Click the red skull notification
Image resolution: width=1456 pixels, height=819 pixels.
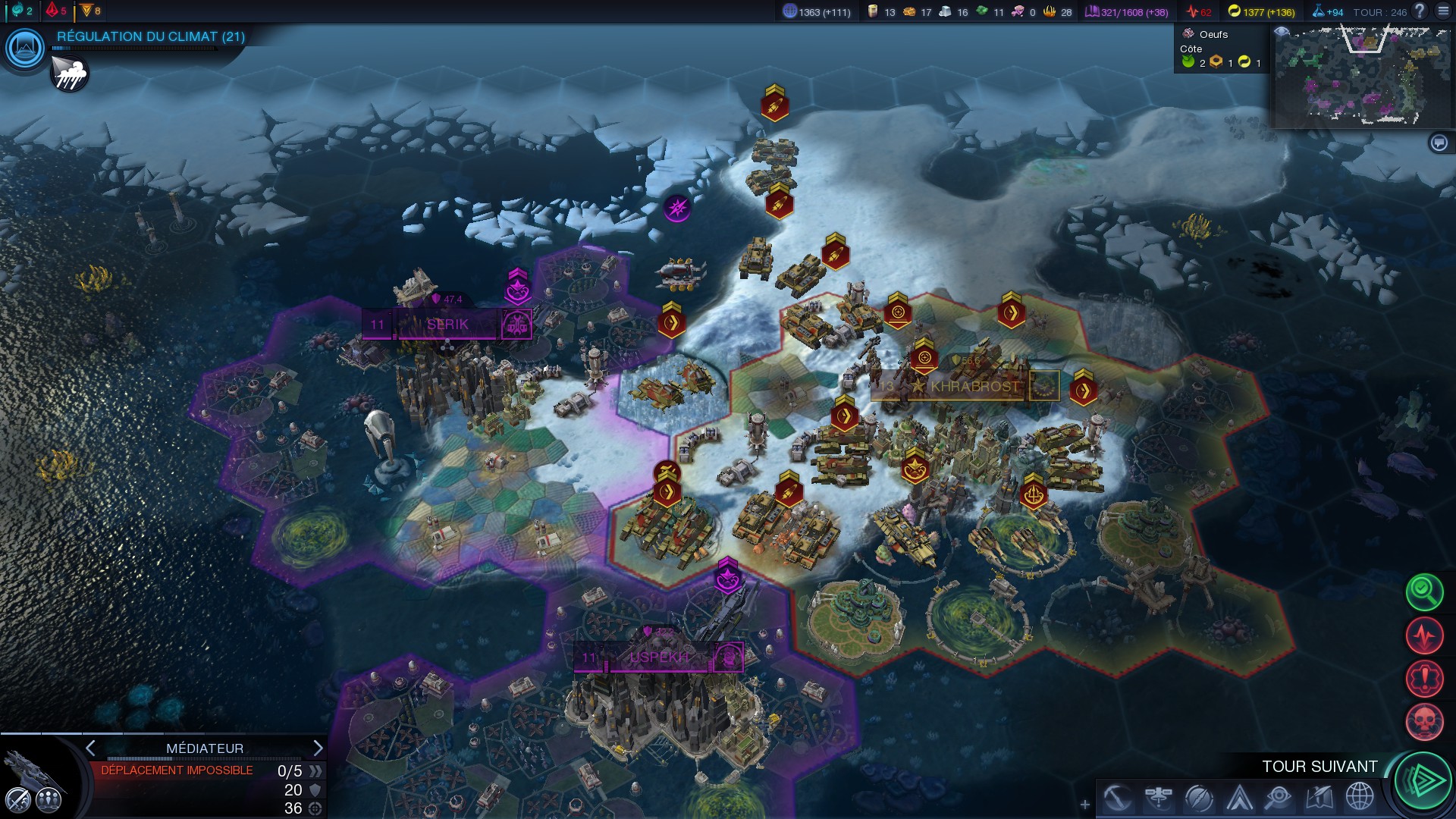pos(1424,720)
